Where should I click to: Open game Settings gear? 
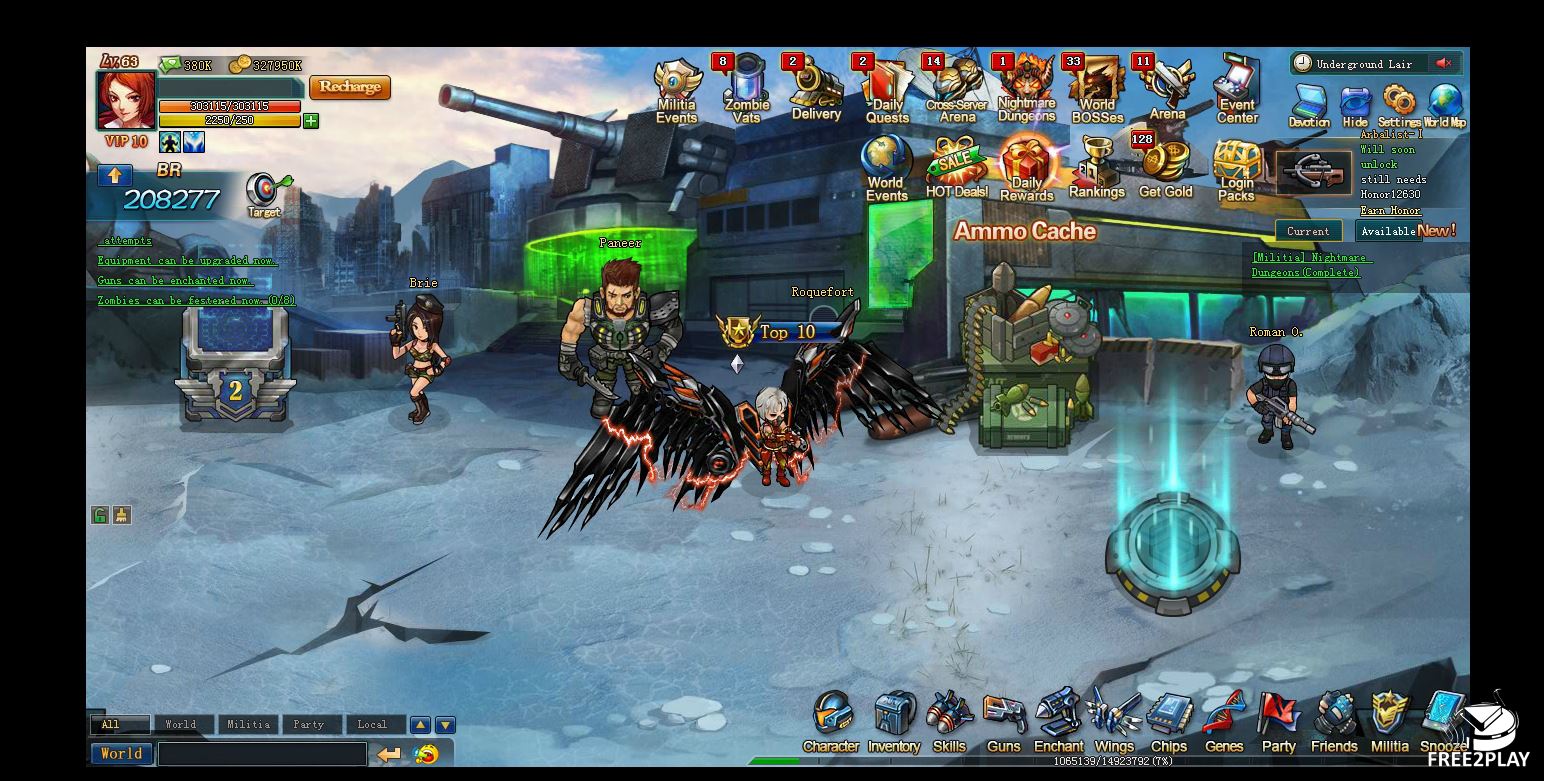1399,105
